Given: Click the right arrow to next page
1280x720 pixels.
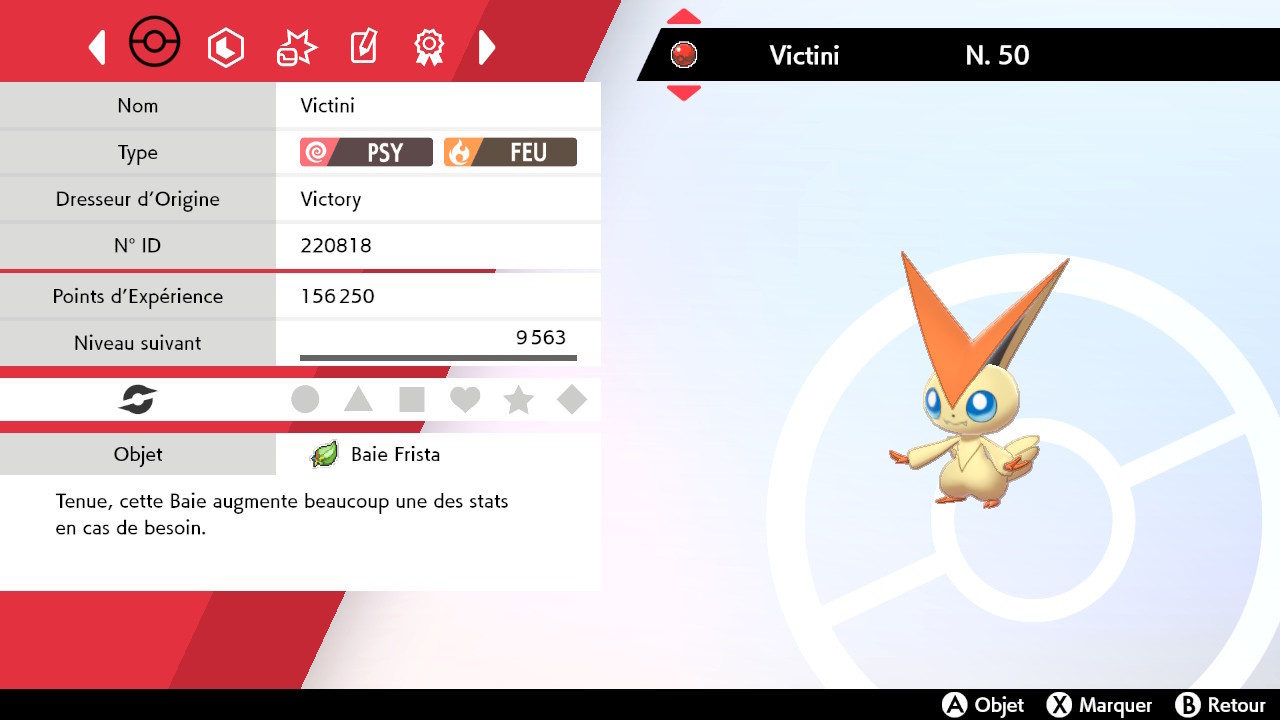Looking at the screenshot, I should point(487,46).
